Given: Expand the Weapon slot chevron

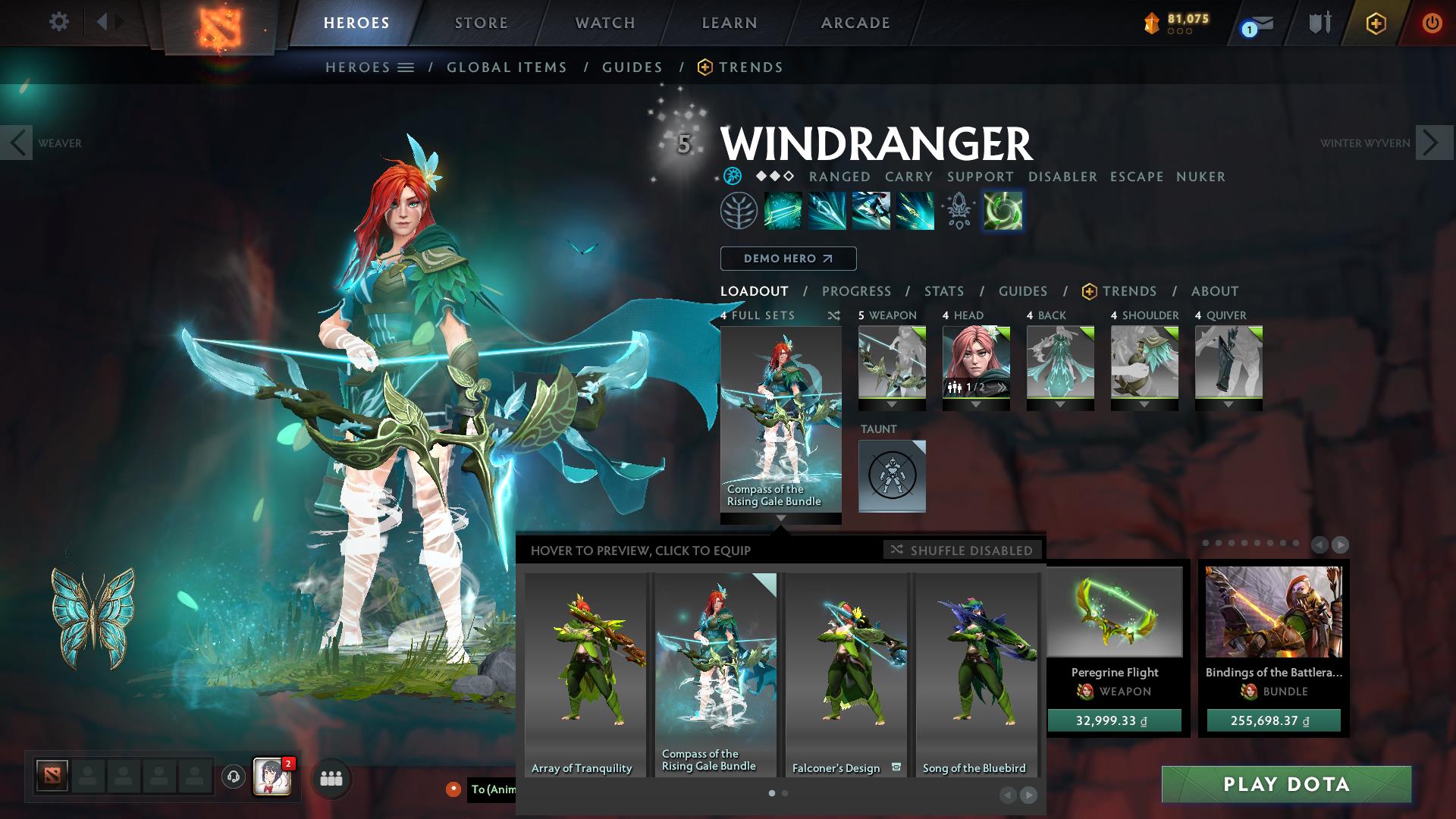Looking at the screenshot, I should click(892, 405).
